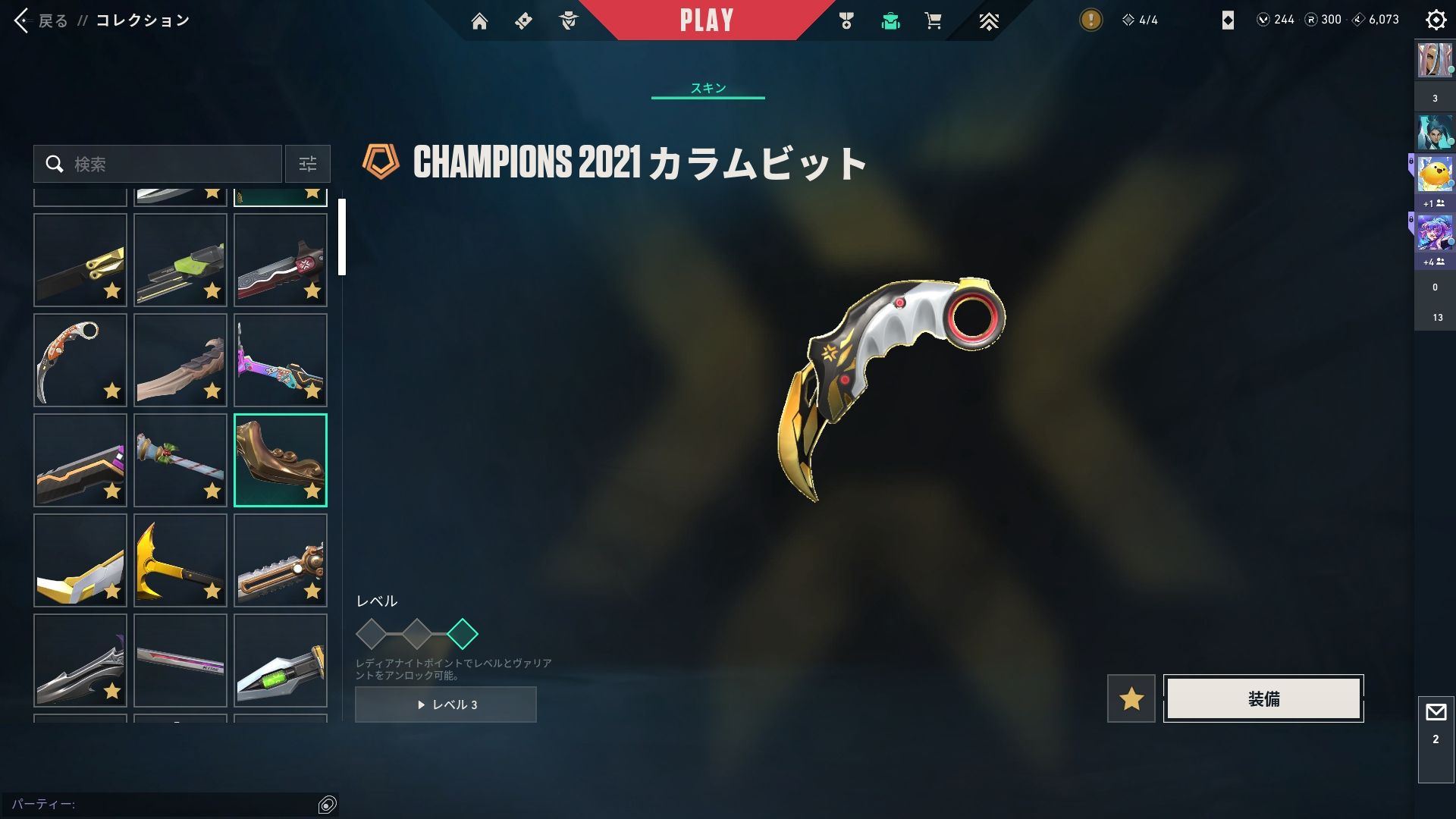Select the third level diamond
Screen dimensions: 1456x819
(x=463, y=634)
